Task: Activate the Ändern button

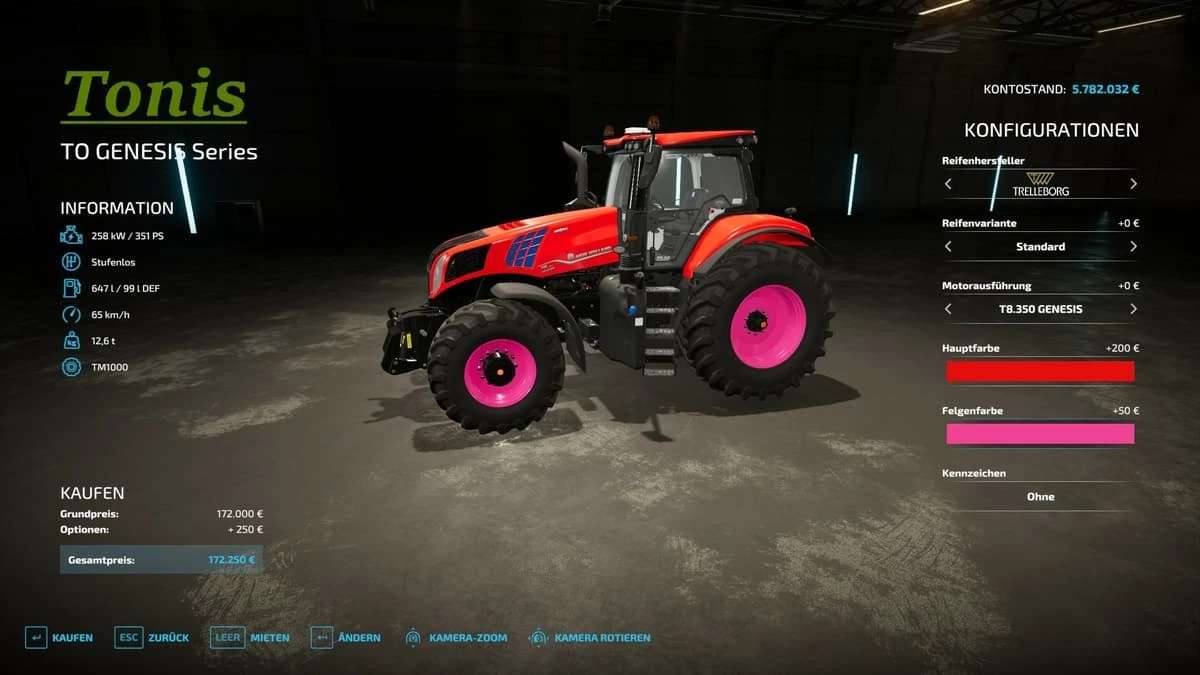Action: (345, 638)
